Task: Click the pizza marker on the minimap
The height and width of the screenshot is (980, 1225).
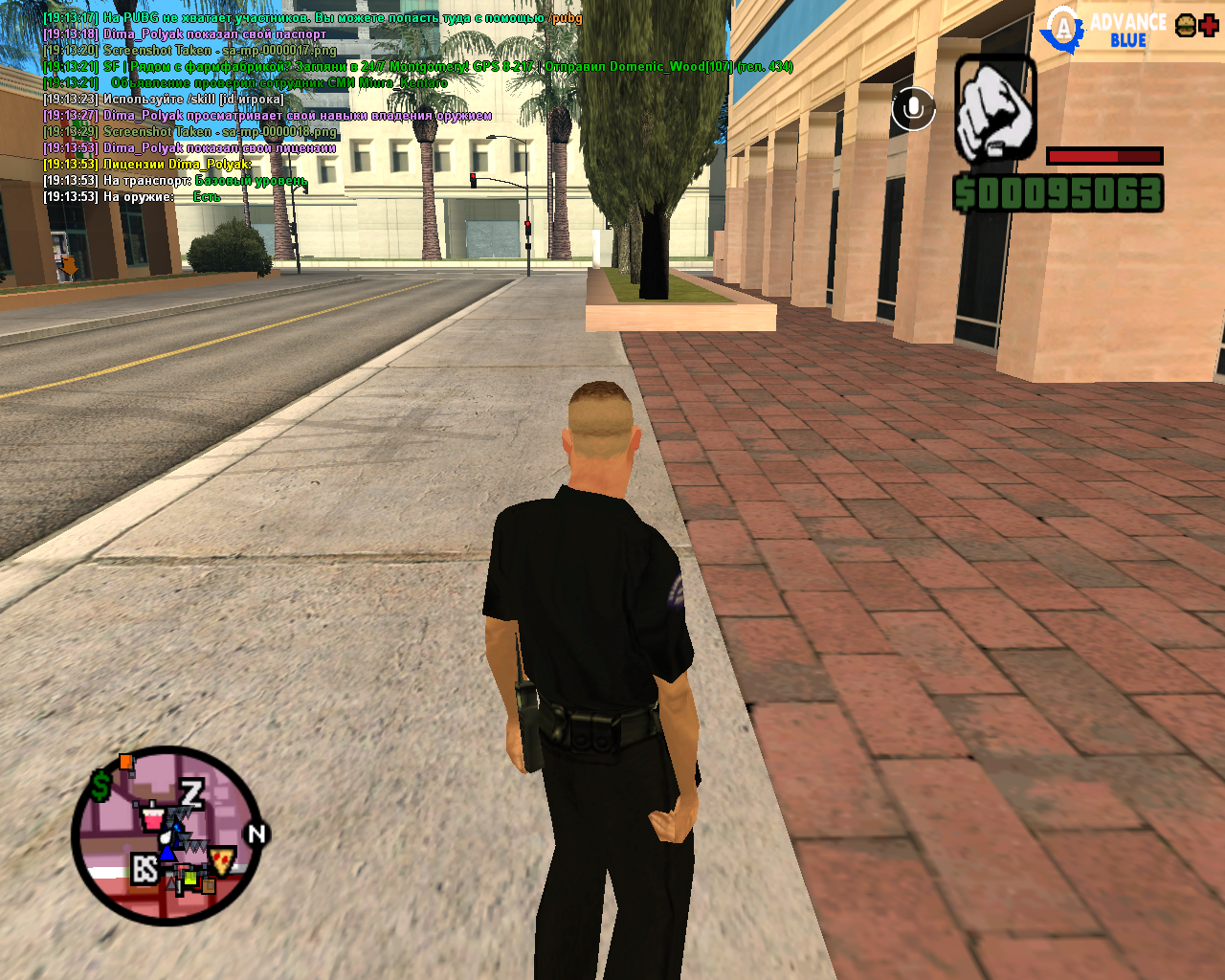Action: 223,857
